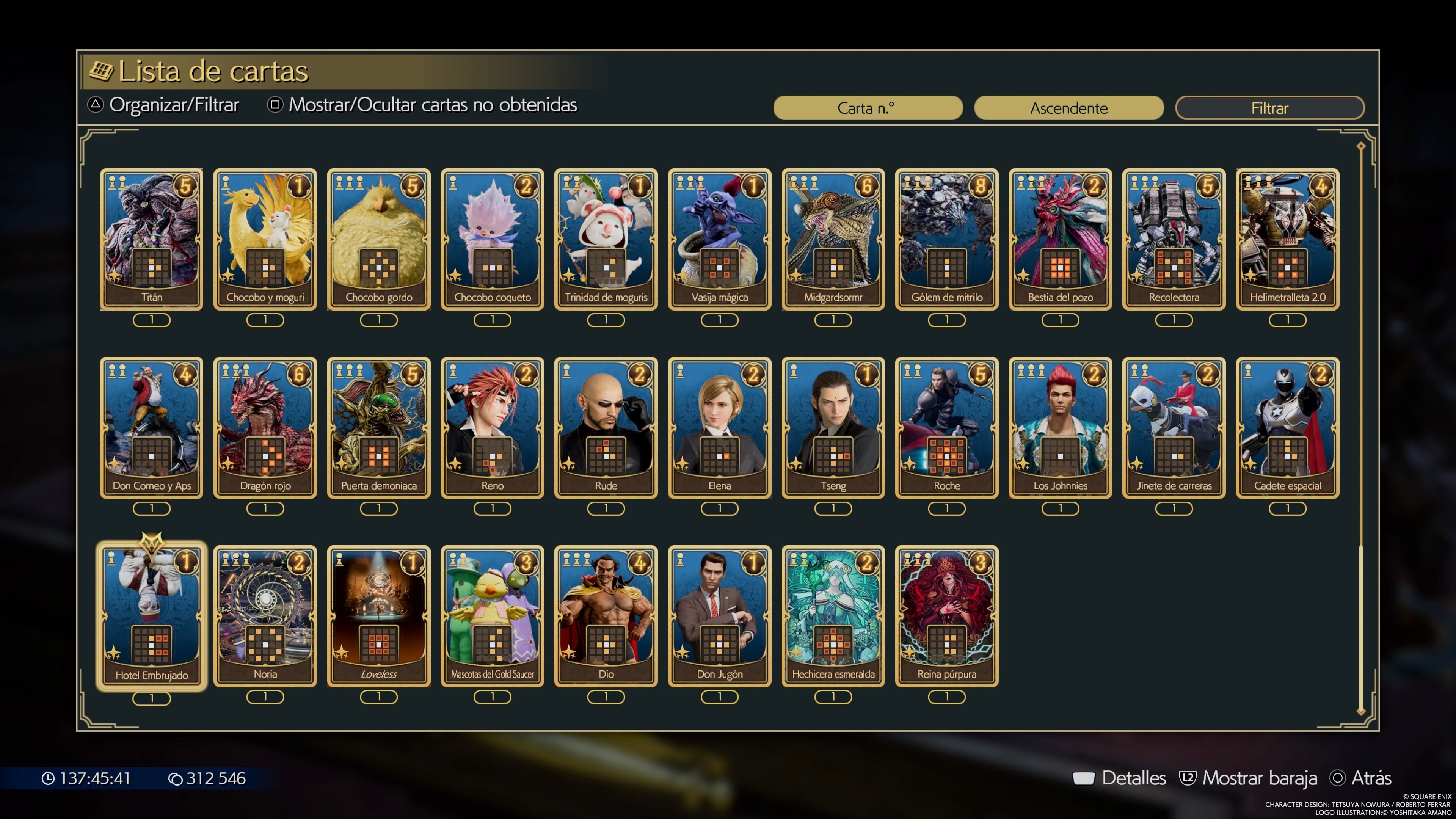Pick the Don Corneo y Aps card
Screen dimensions: 1456x819
pos(152,427)
